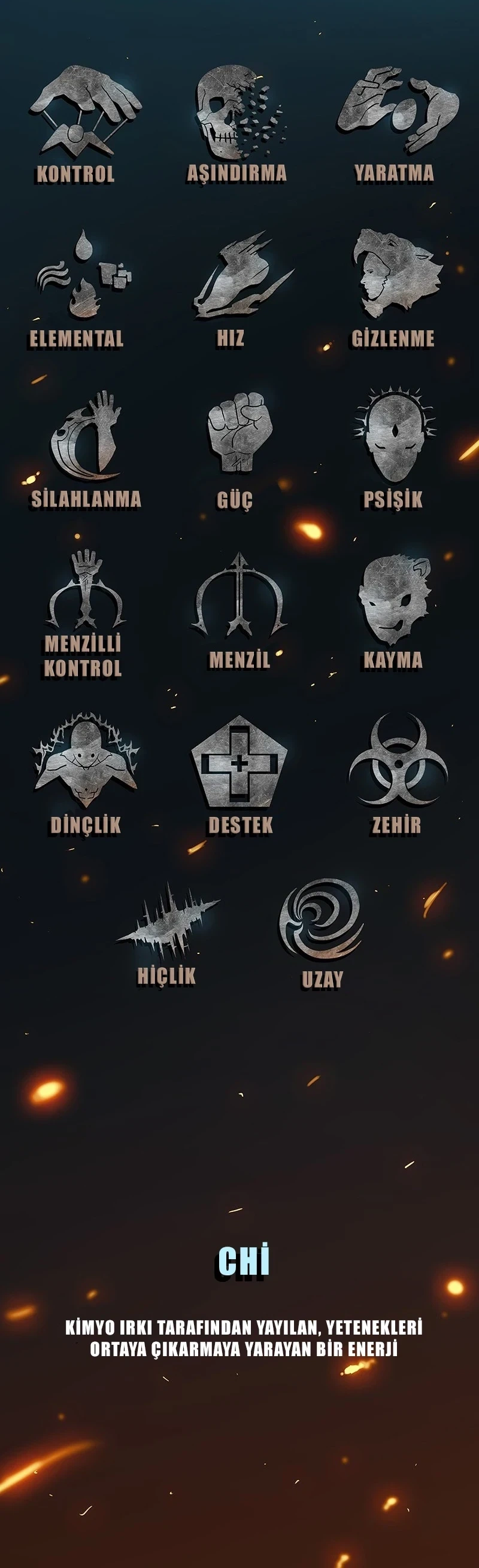This screenshot has width=479, height=1568.
Task: Choose the Destek cross icon
Action: [239, 760]
